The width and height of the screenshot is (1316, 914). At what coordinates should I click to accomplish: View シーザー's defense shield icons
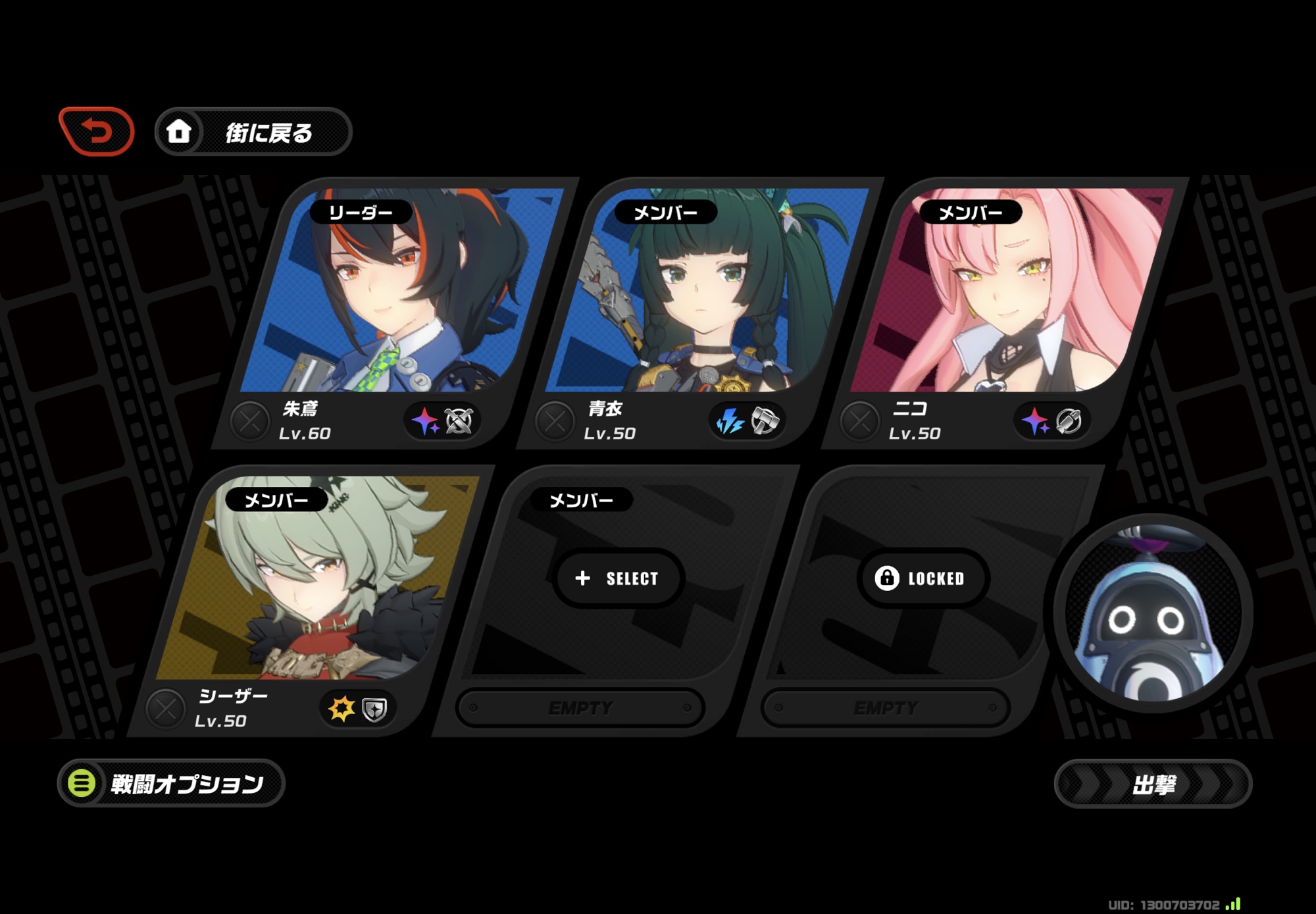(x=359, y=709)
